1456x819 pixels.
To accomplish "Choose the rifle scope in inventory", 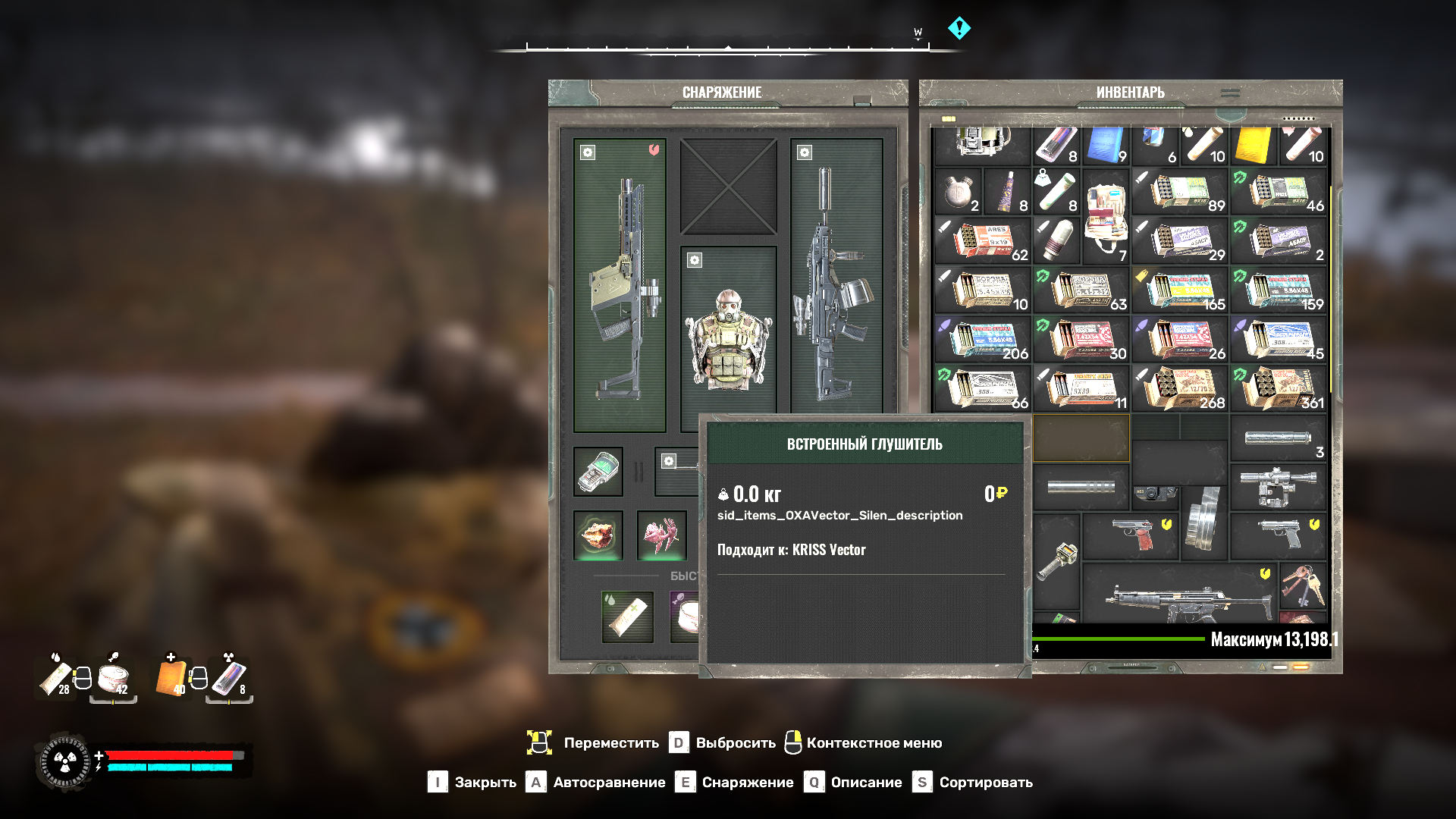I will 1278,486.
